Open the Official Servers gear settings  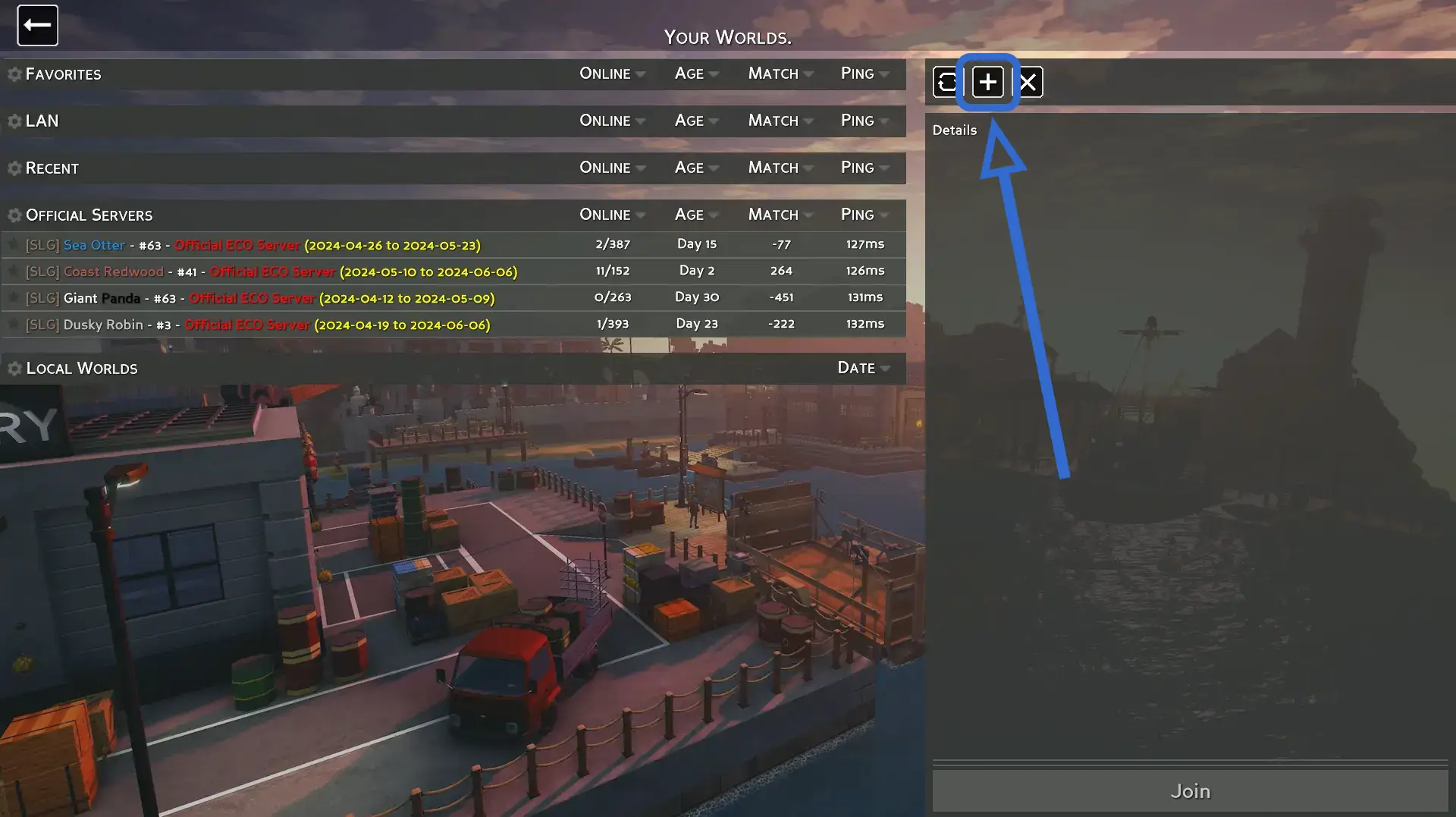[x=13, y=215]
